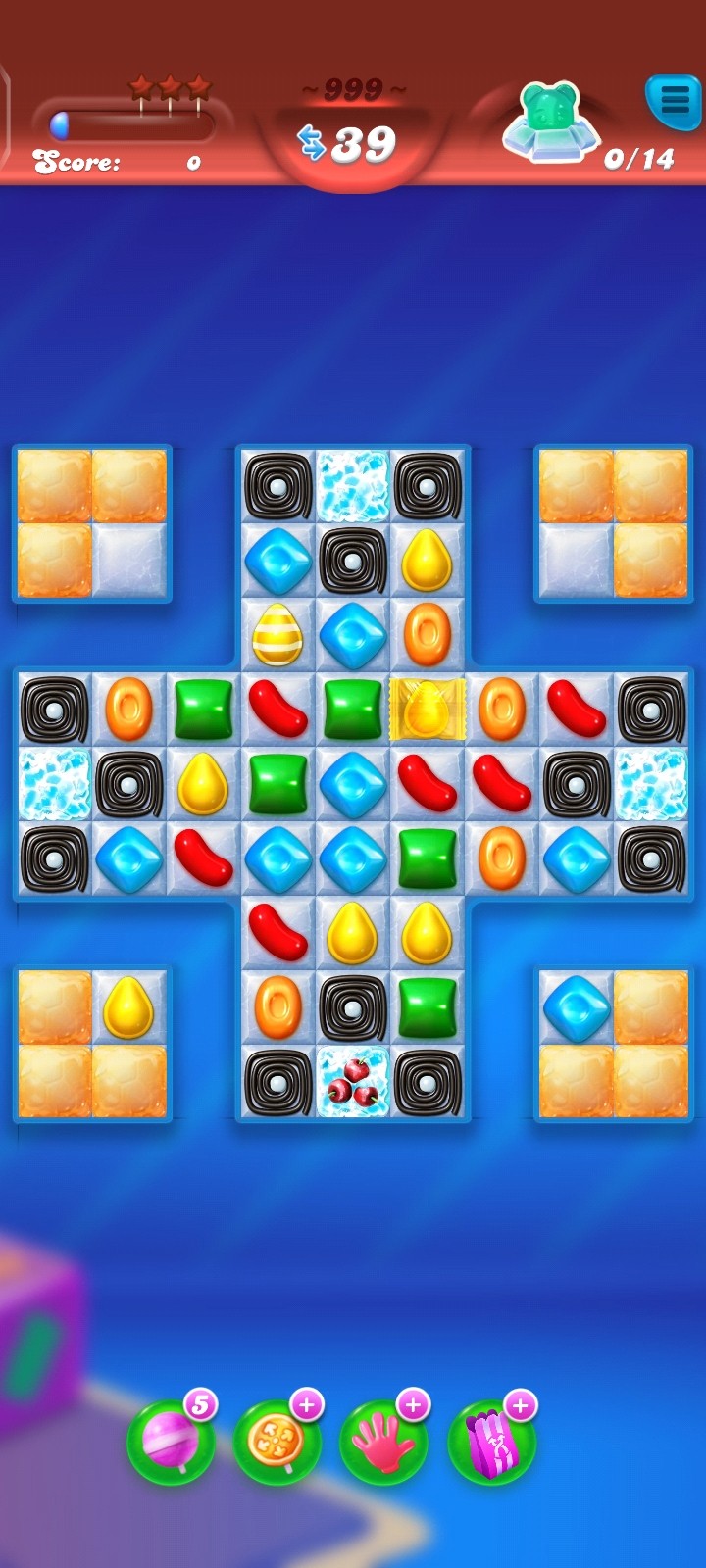Viewport: 706px width, 1568px height.
Task: Select the yellow-and-white striped candy
Action: coord(277,634)
